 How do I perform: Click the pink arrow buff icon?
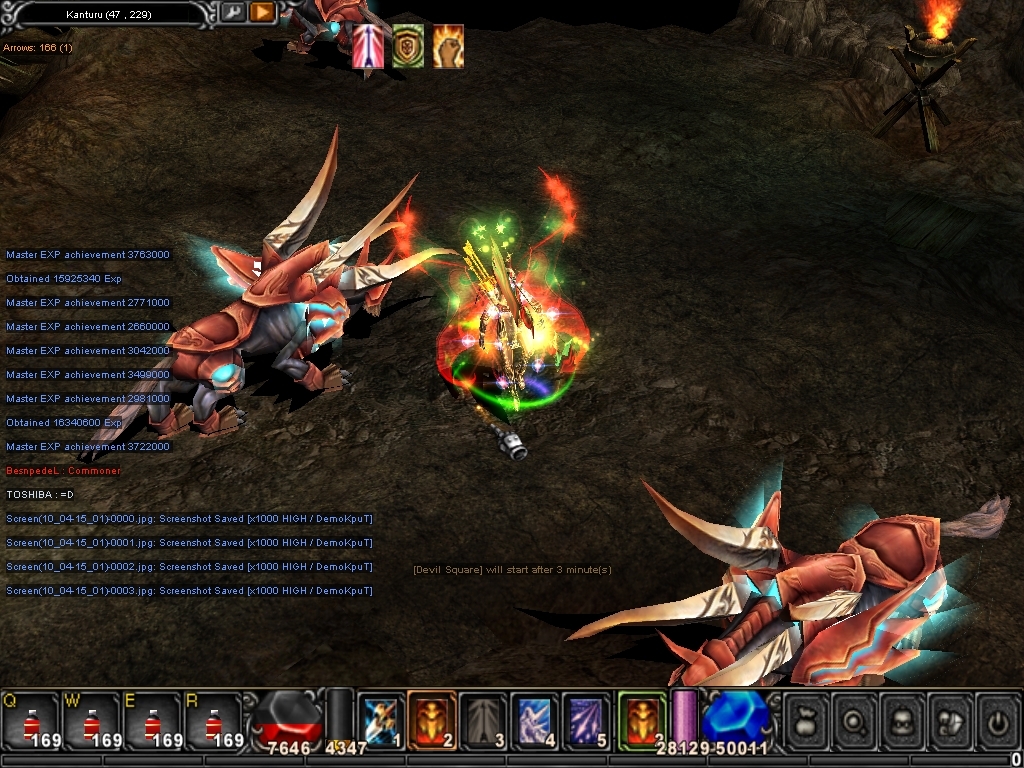click(367, 46)
